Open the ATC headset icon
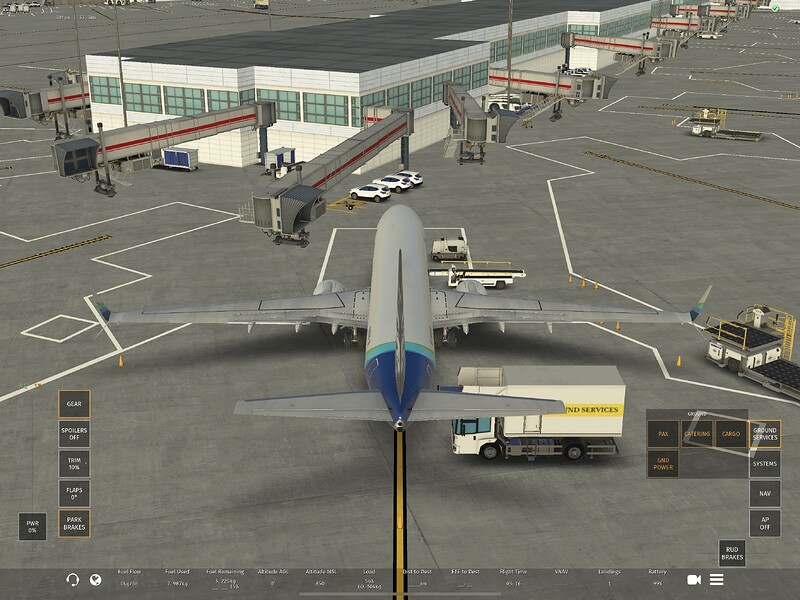 pyautogui.click(x=72, y=580)
